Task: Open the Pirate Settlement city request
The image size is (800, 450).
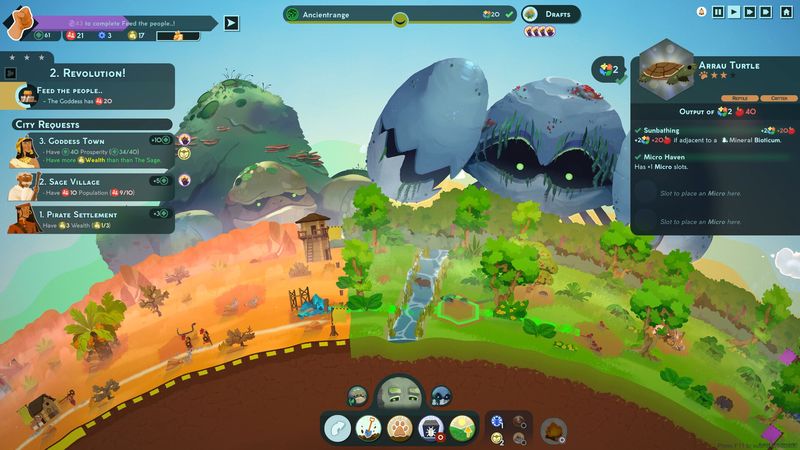Action: tap(90, 220)
